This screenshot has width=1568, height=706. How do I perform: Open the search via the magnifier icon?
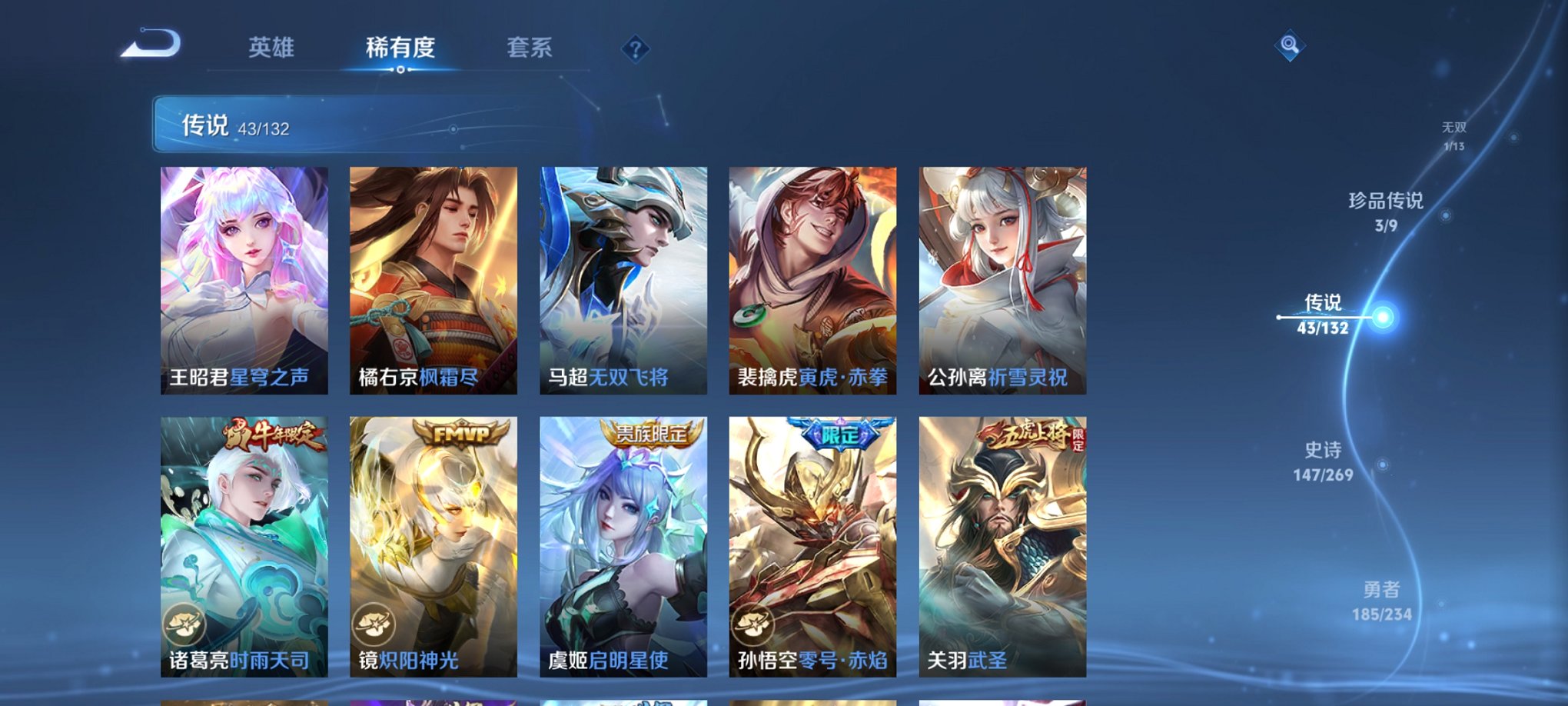[x=1289, y=46]
